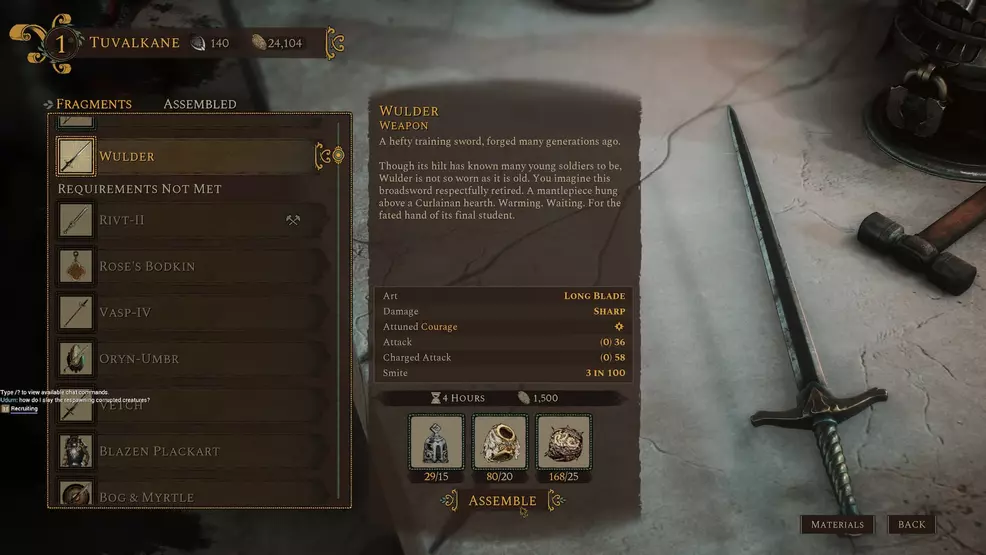Select the Wulder fragment row

[x=190, y=157]
